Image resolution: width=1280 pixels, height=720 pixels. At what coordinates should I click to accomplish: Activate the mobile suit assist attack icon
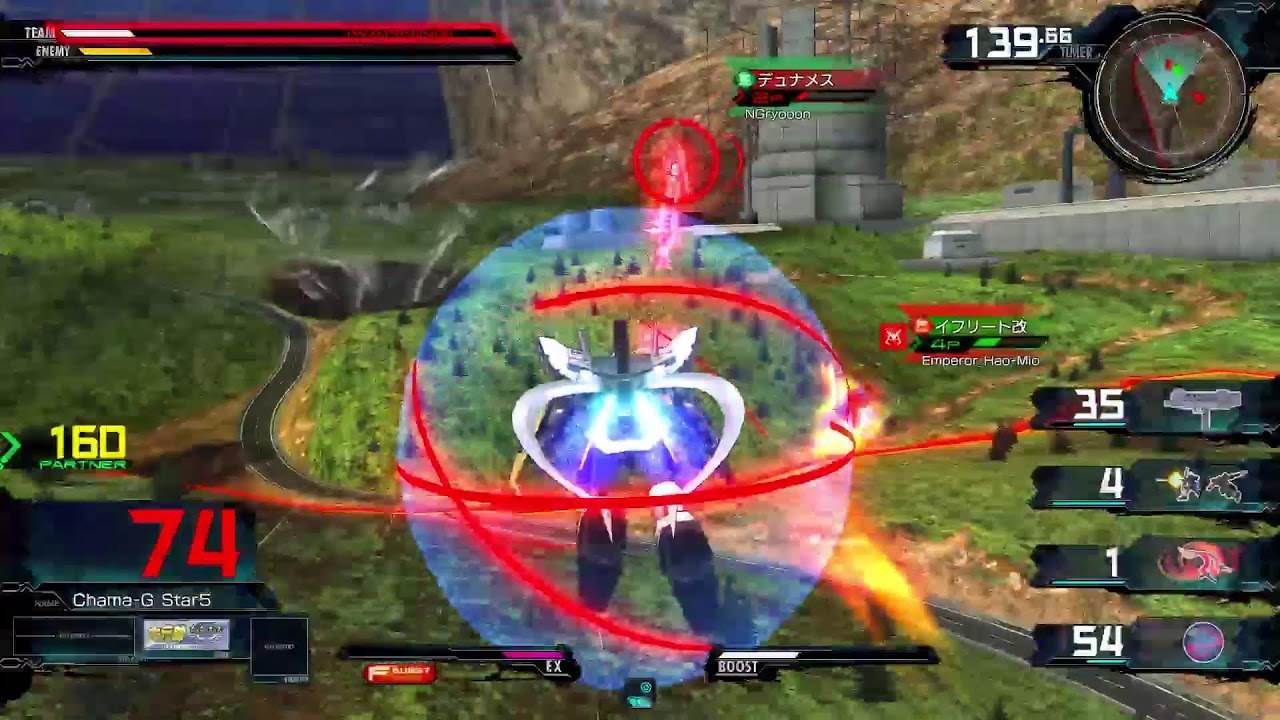click(1210, 485)
